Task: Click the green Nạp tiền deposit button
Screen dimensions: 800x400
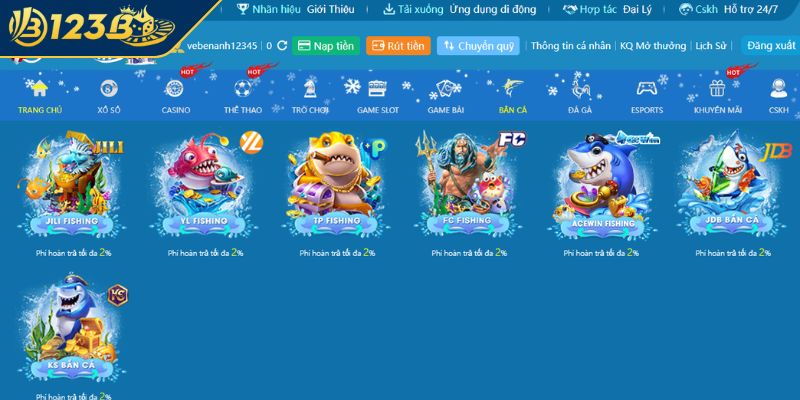Action: [326, 46]
